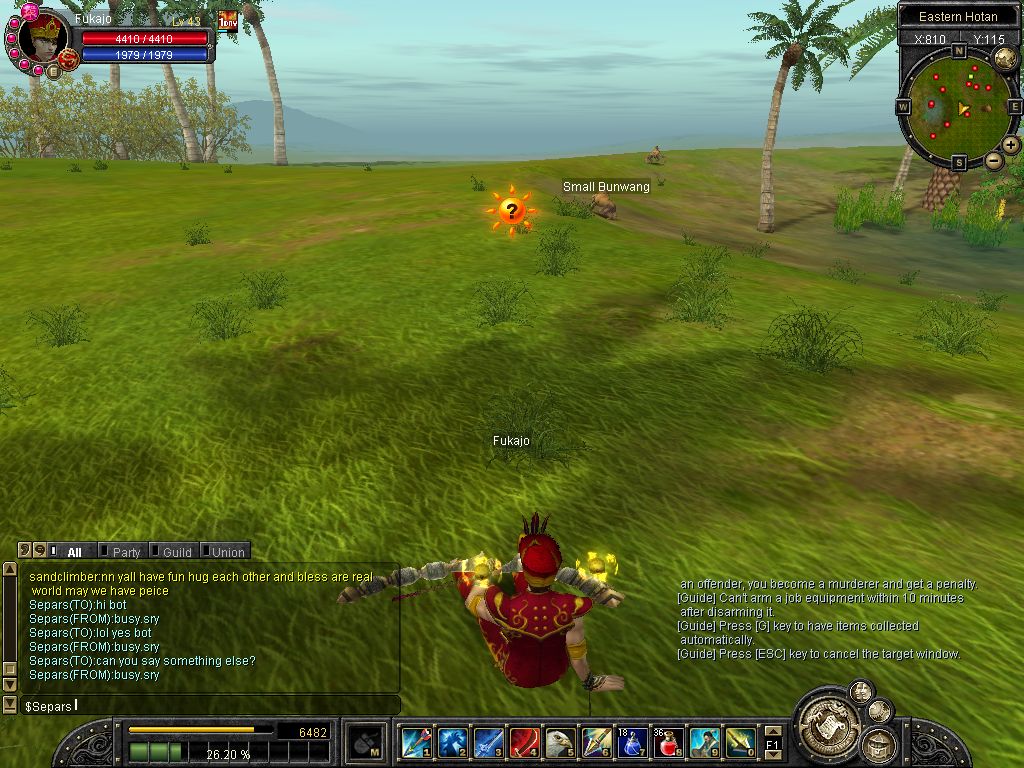Show the All chat tab
1024x768 pixels.
(x=74, y=552)
